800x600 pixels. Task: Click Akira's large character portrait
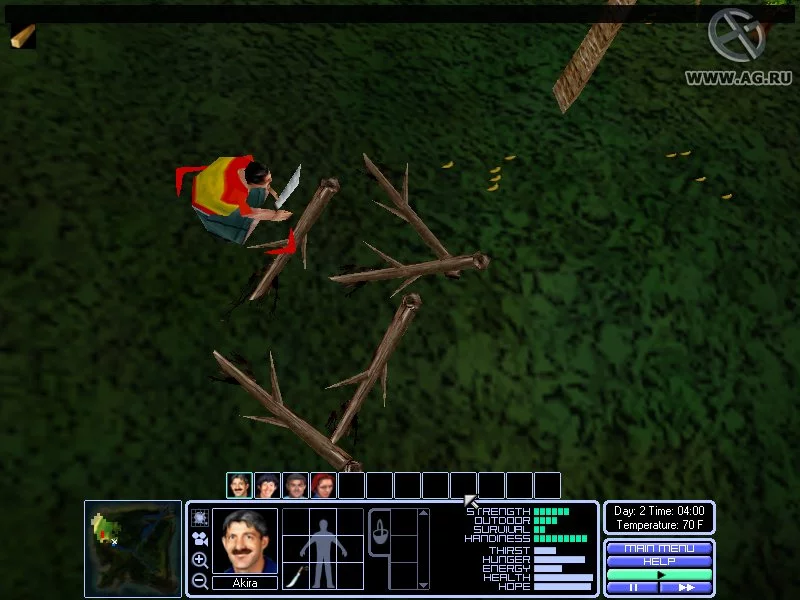244,541
